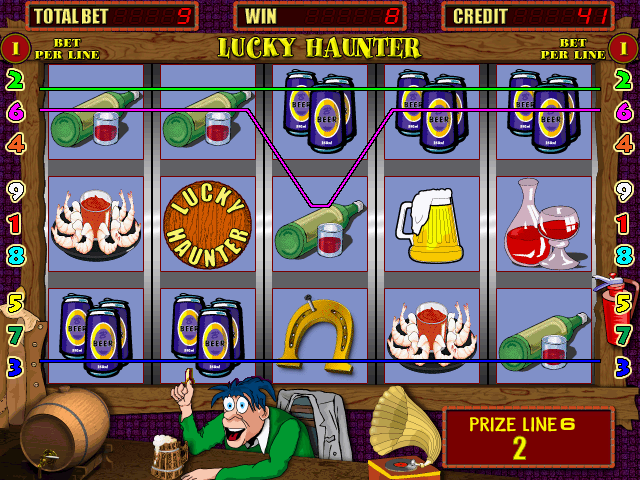Image resolution: width=640 pixels, height=480 pixels.
Task: Activate the red line 1 marker, left rail
Action: tap(15, 222)
